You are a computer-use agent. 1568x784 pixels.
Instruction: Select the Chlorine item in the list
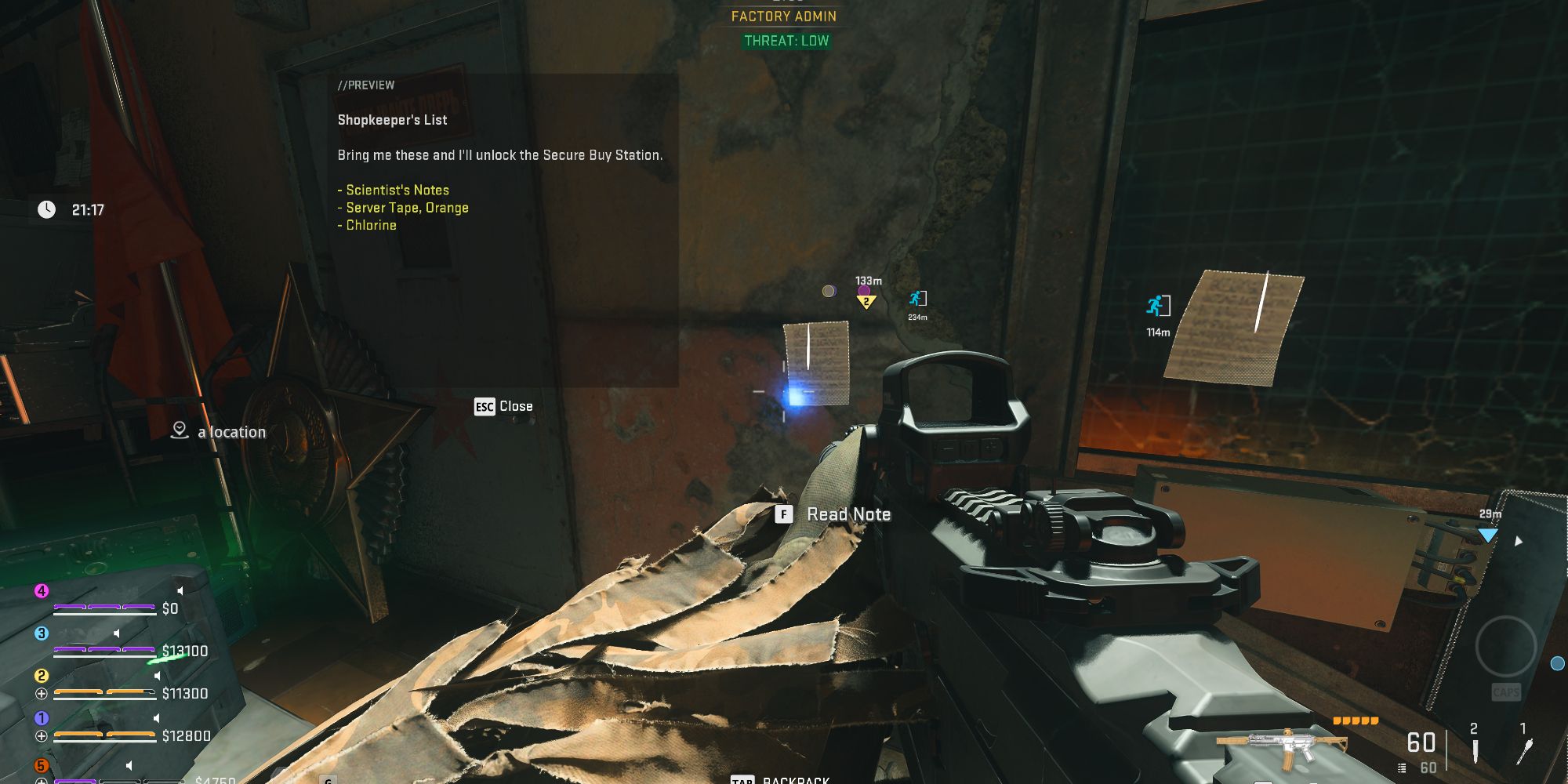tap(368, 225)
